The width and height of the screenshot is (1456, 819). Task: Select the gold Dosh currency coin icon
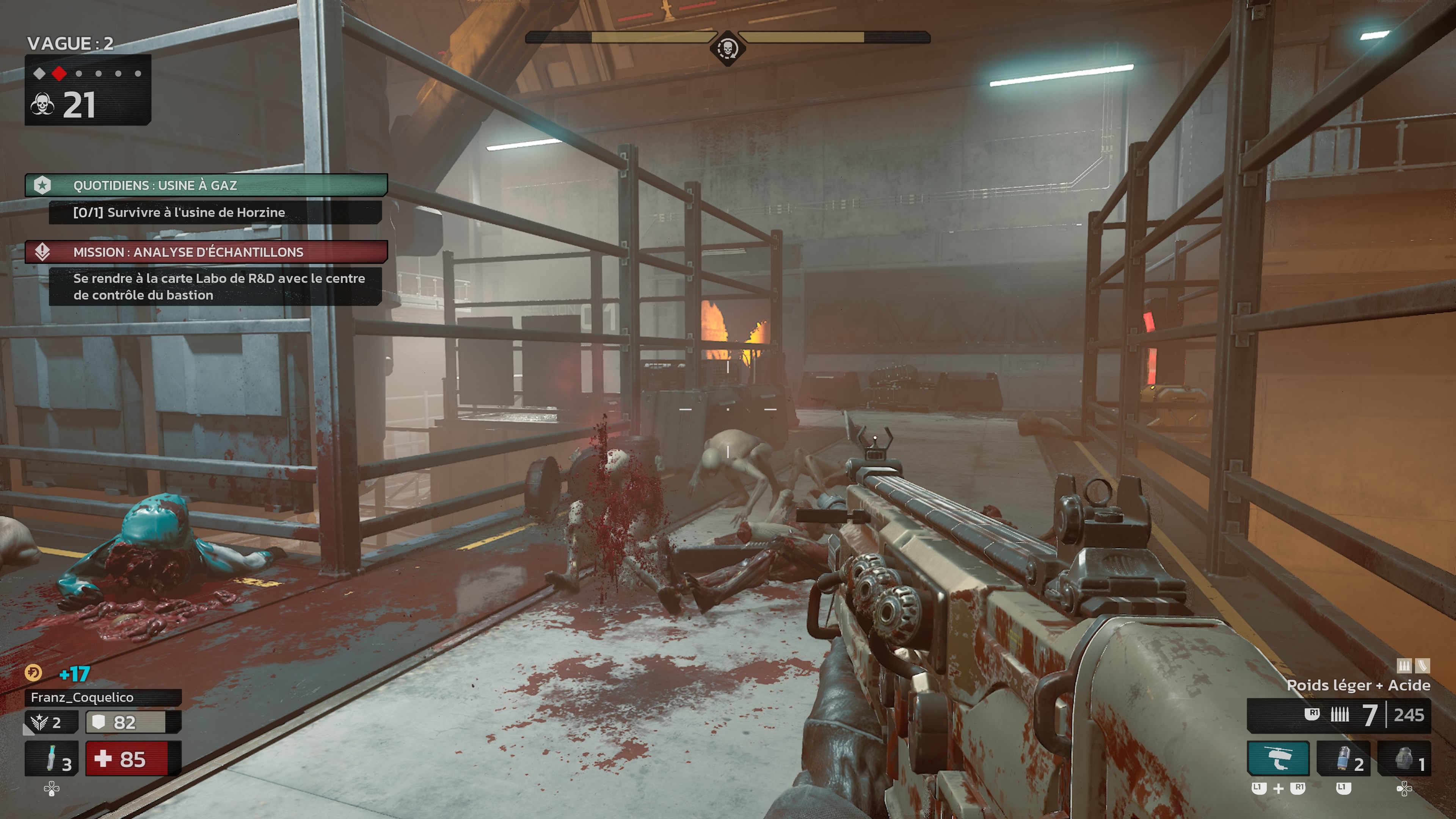(33, 673)
